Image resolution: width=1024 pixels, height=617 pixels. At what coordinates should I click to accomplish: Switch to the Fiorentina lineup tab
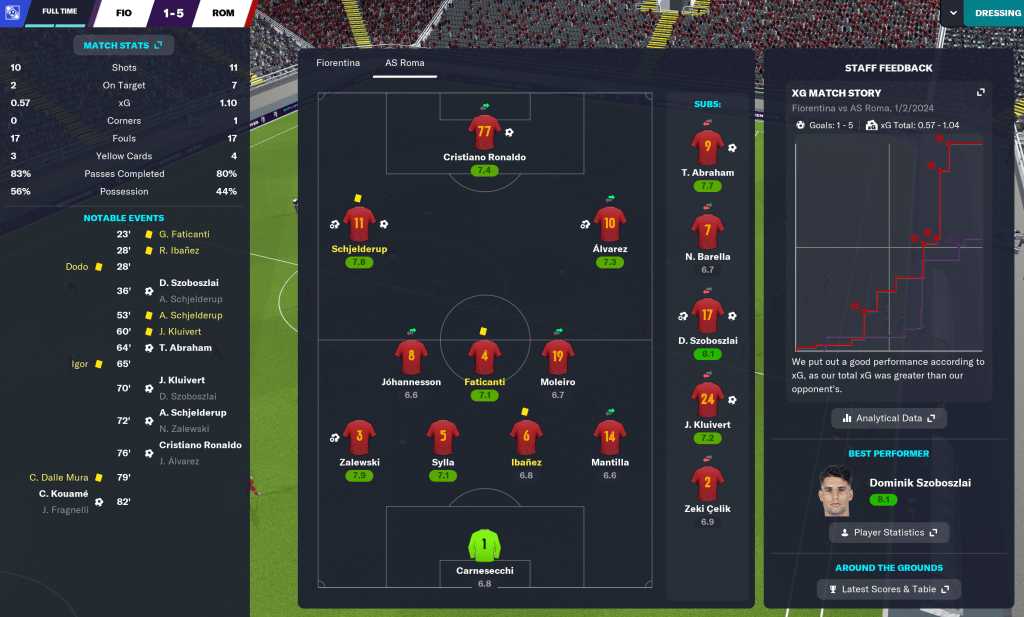pyautogui.click(x=338, y=63)
